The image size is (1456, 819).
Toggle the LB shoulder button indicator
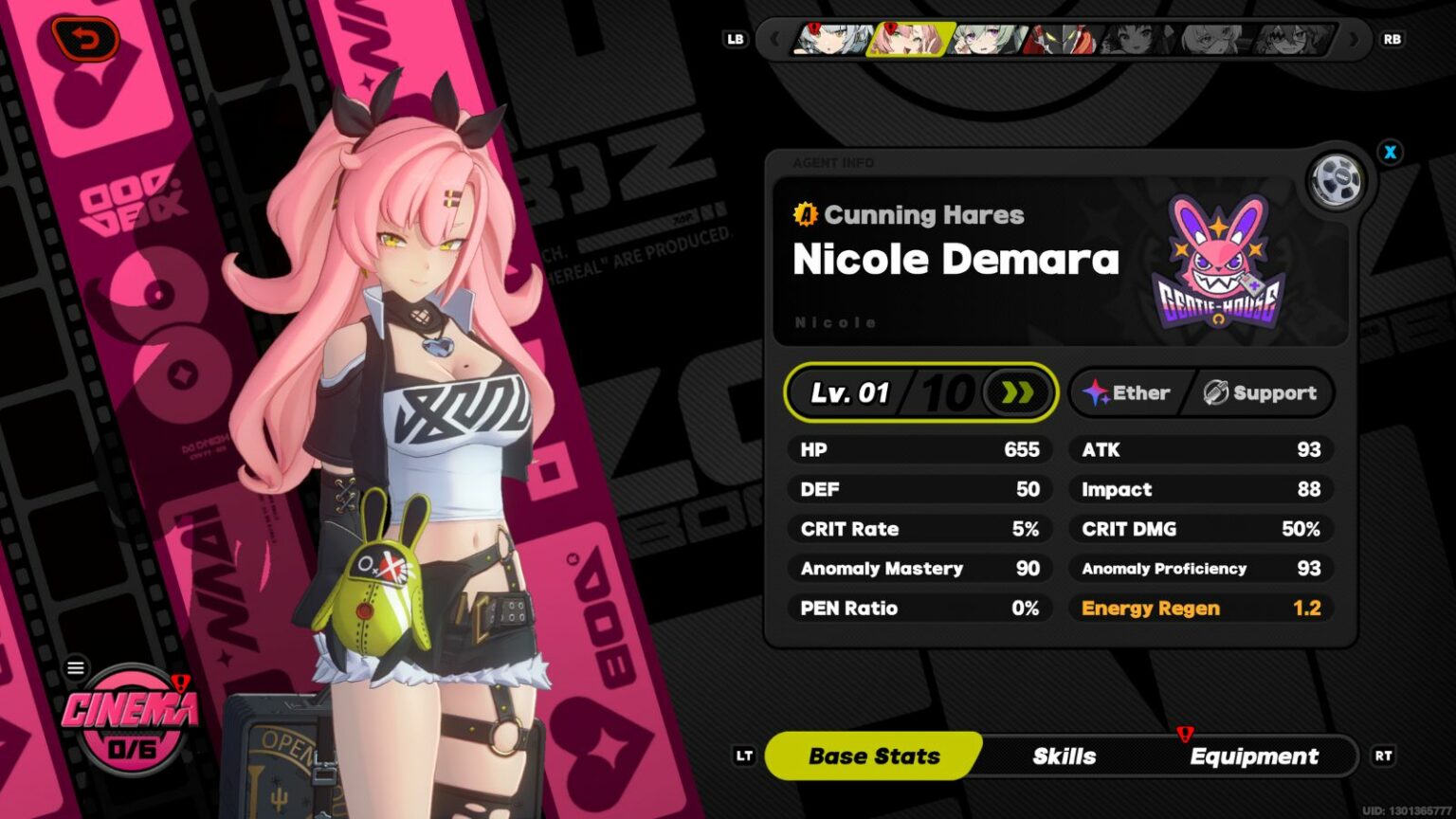735,39
